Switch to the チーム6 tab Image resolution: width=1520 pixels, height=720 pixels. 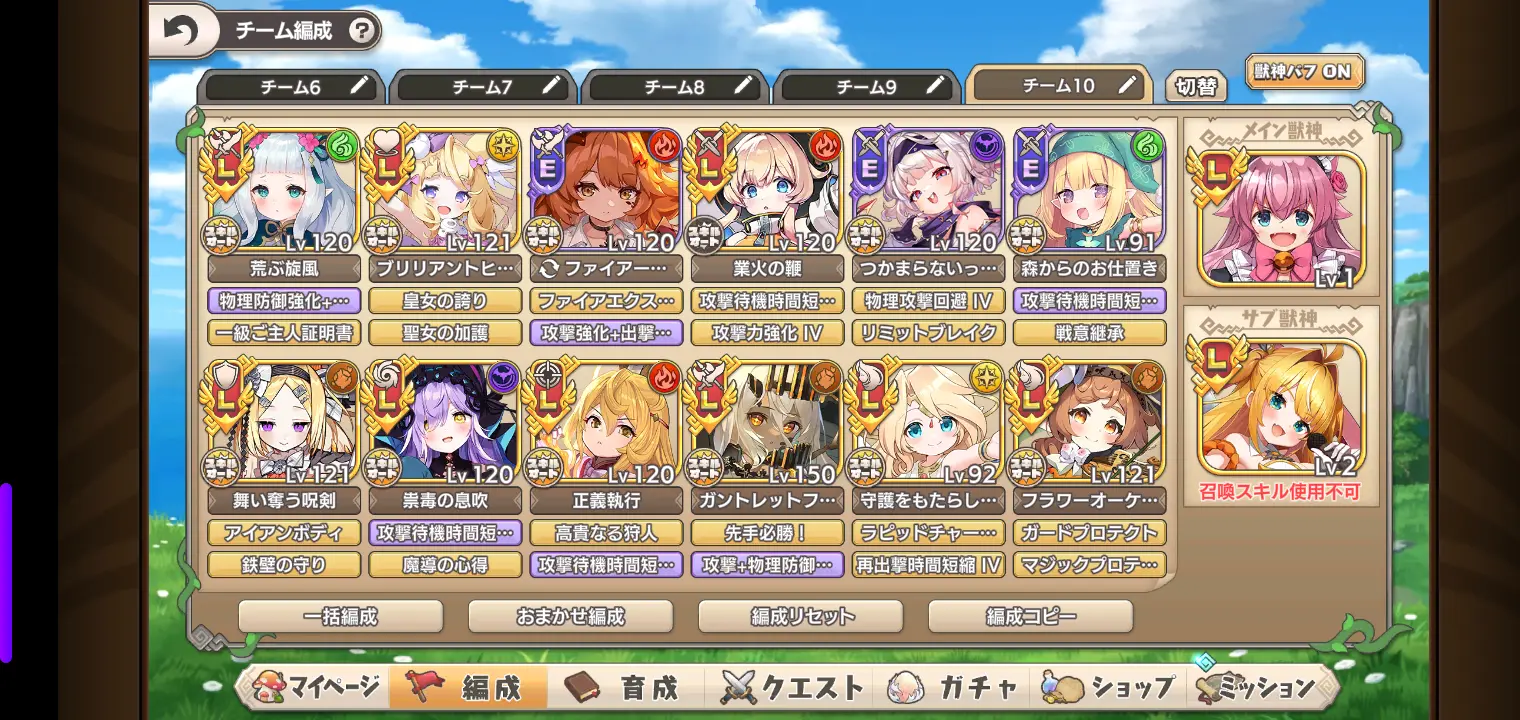[x=292, y=87]
